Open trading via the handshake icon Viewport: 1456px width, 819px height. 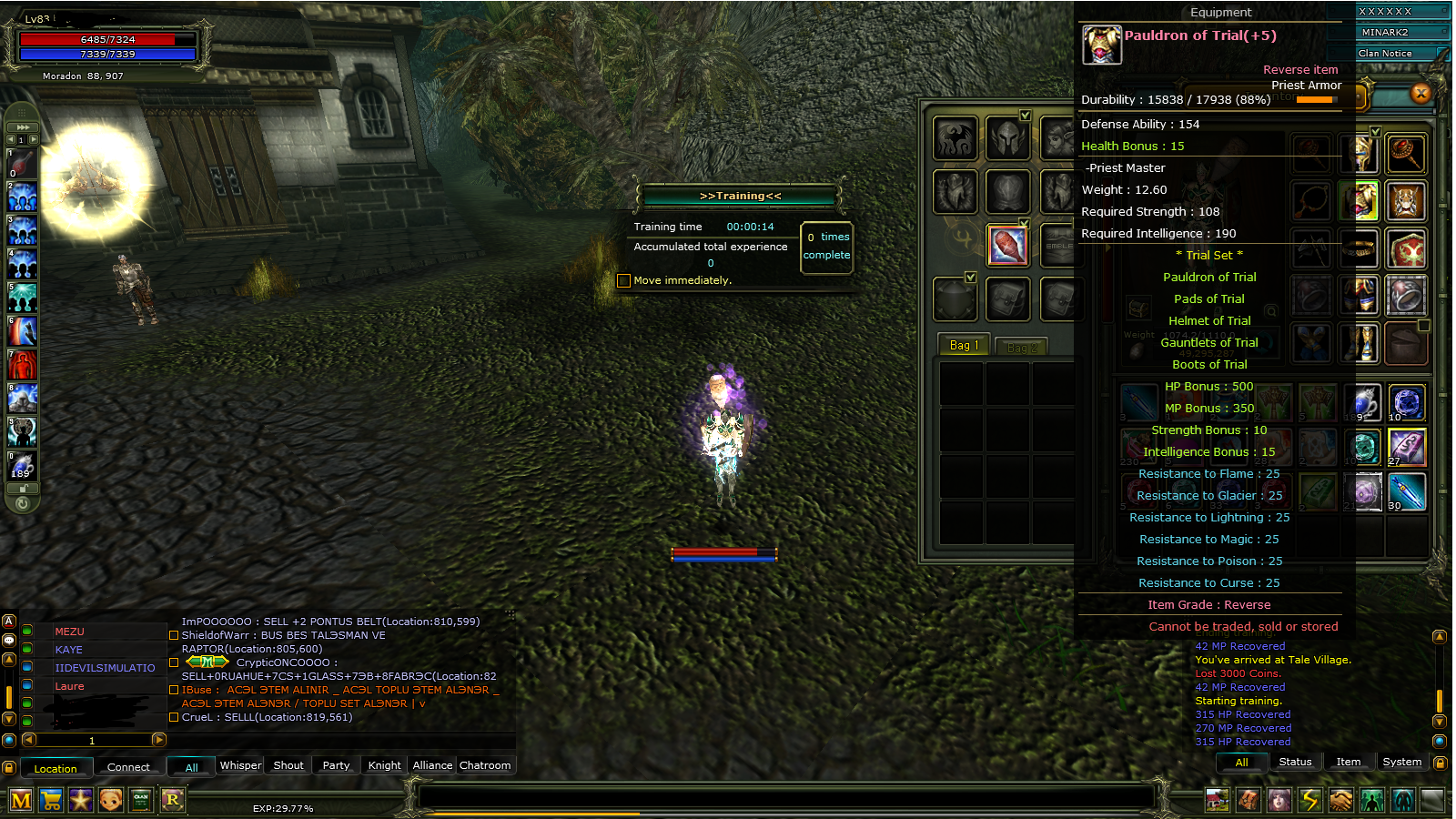pos(1340,801)
